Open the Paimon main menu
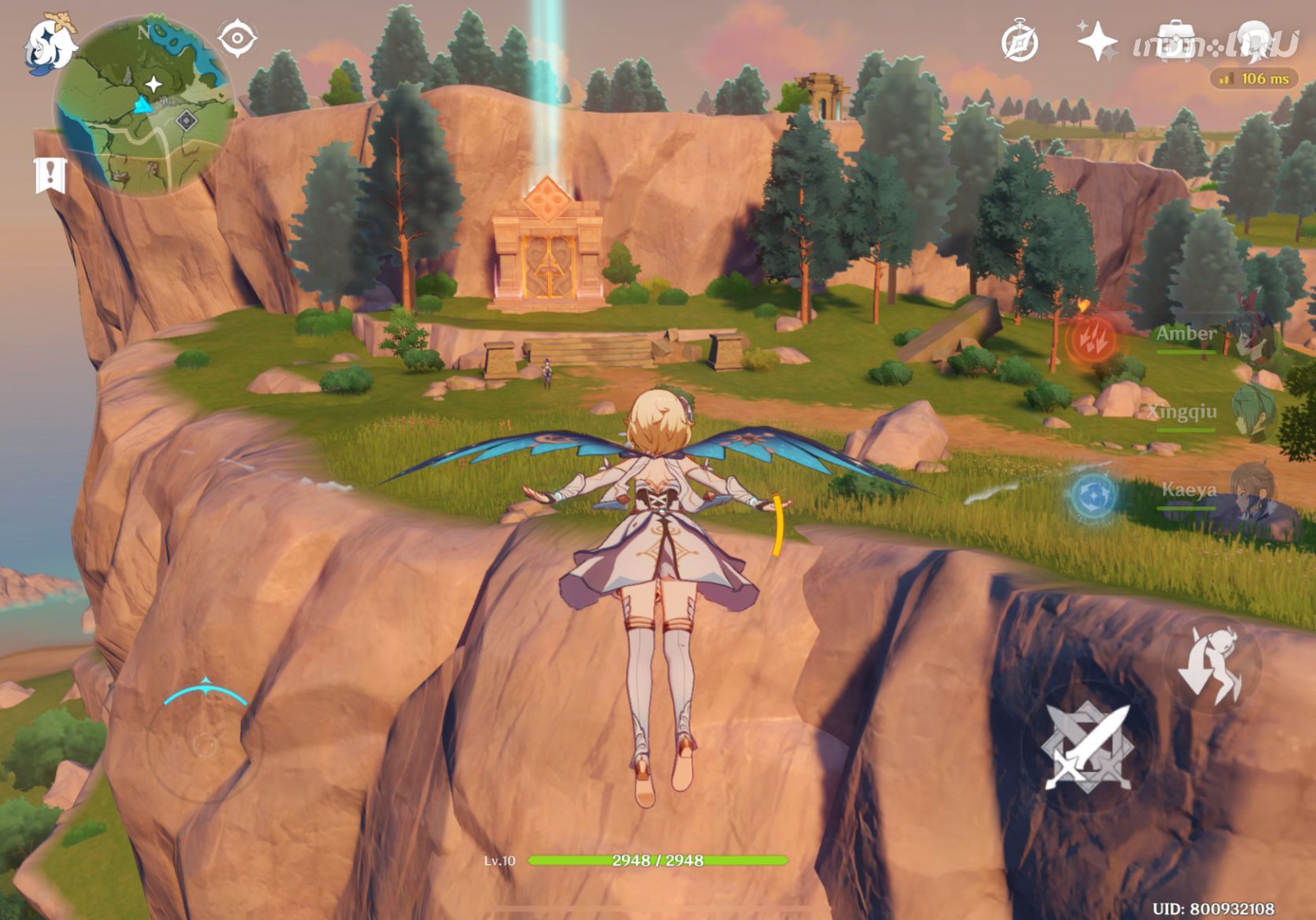The height and width of the screenshot is (920, 1316). tap(49, 45)
